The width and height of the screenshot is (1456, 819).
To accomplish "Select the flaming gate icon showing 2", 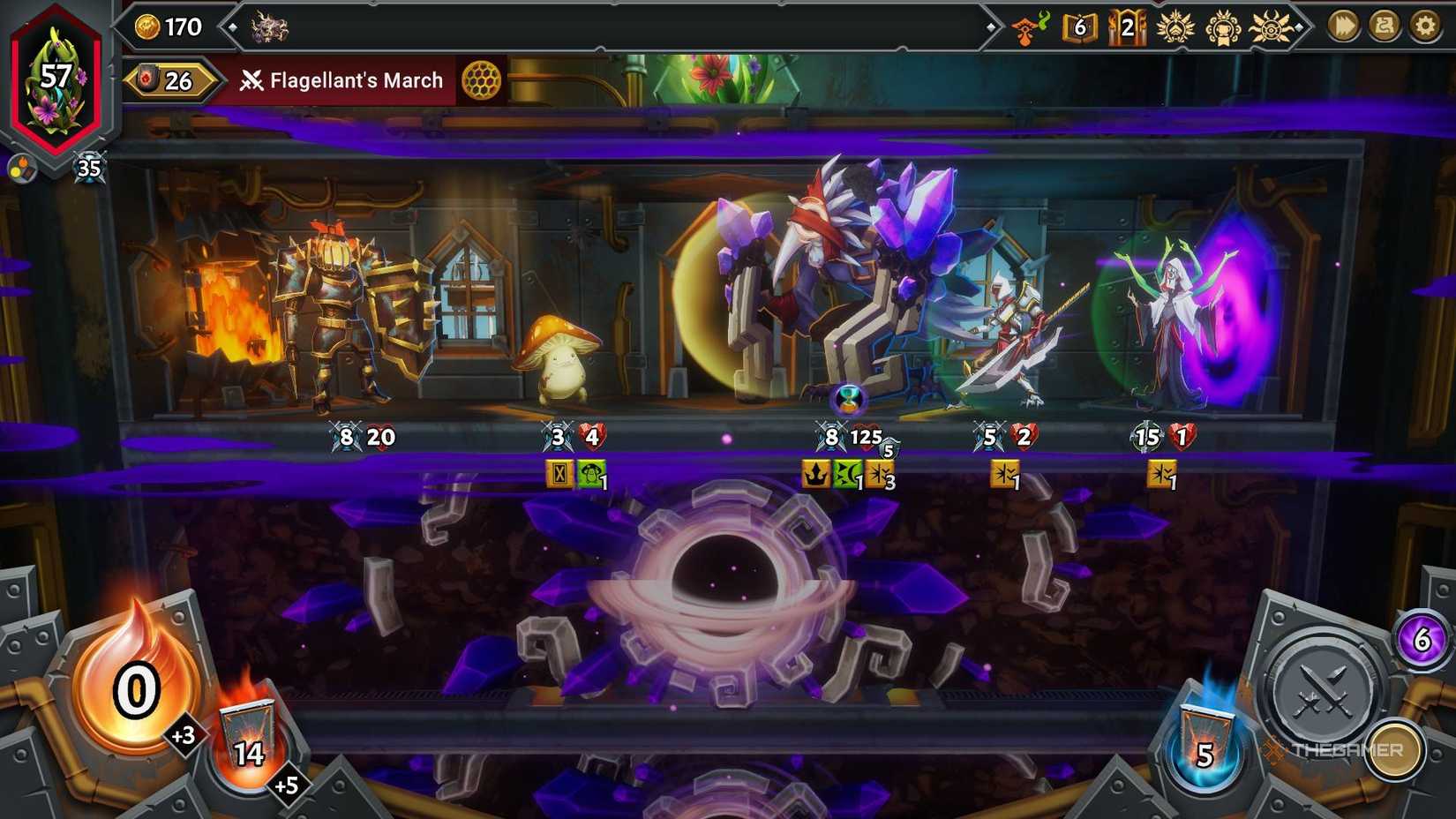I will pos(1127,26).
